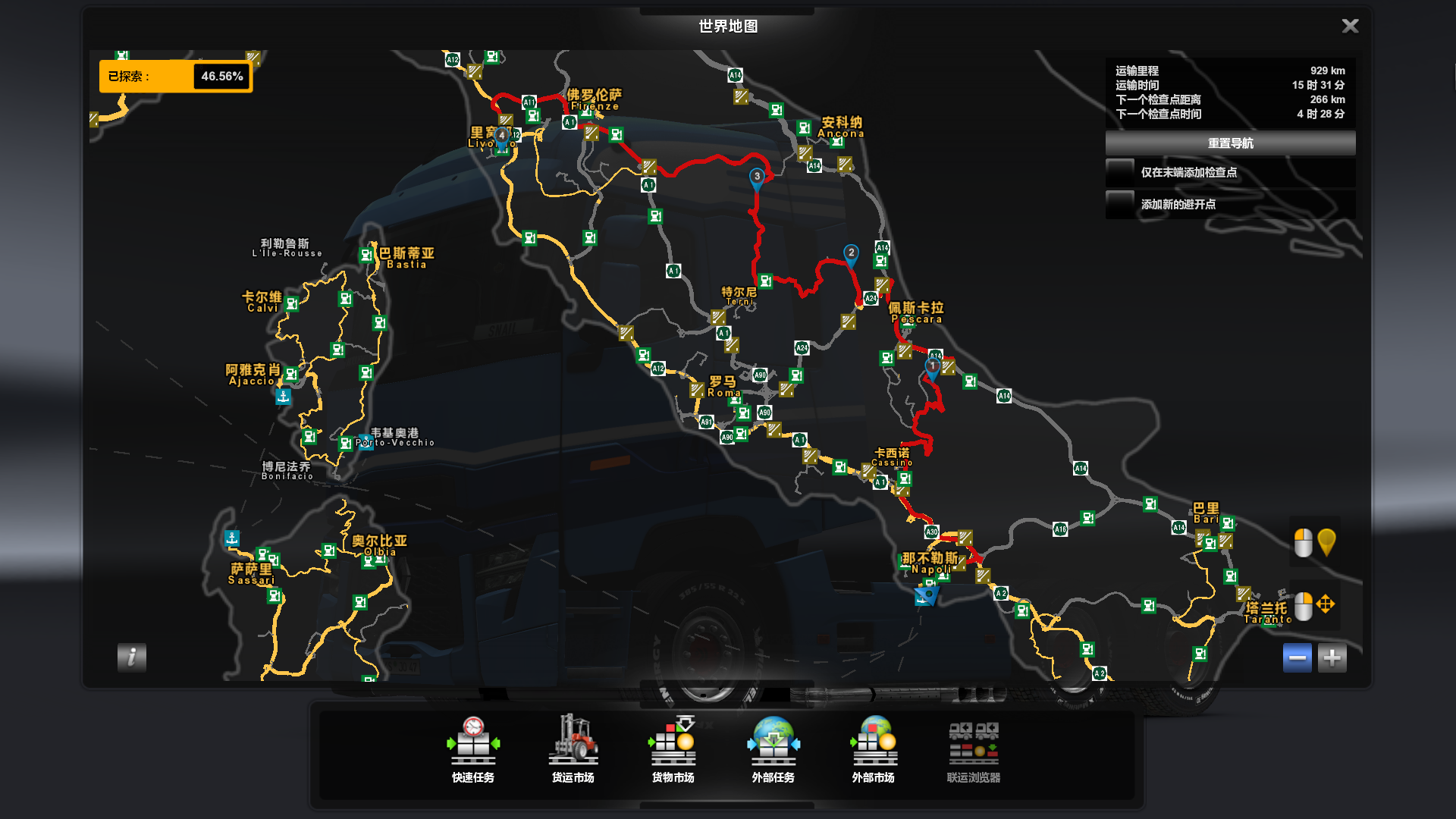Enable the 仅在末端添加检查点 checkbox
Viewport: 1456px width, 819px height.
pos(1119,172)
